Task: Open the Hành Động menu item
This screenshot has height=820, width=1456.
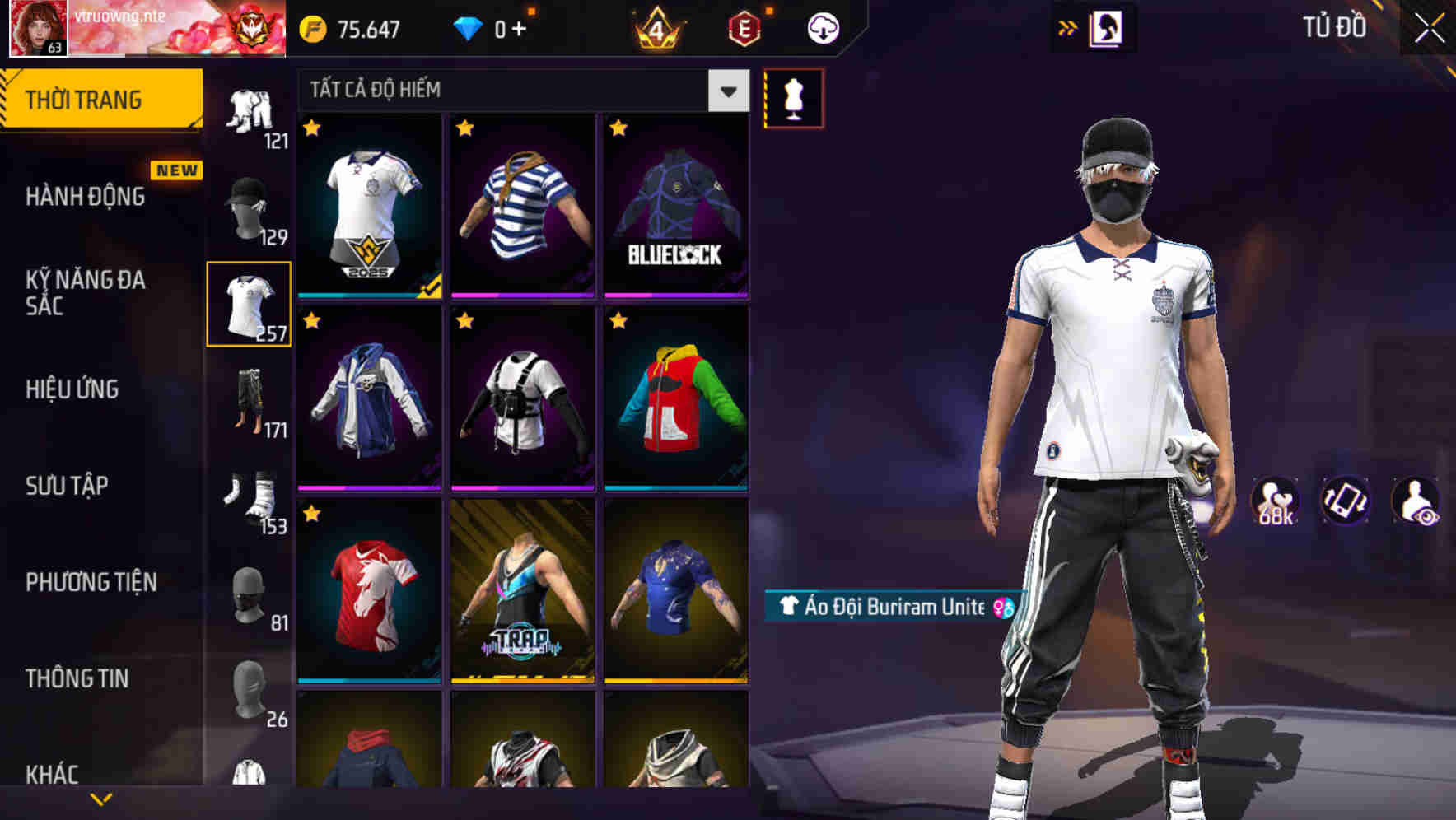Action: point(85,197)
